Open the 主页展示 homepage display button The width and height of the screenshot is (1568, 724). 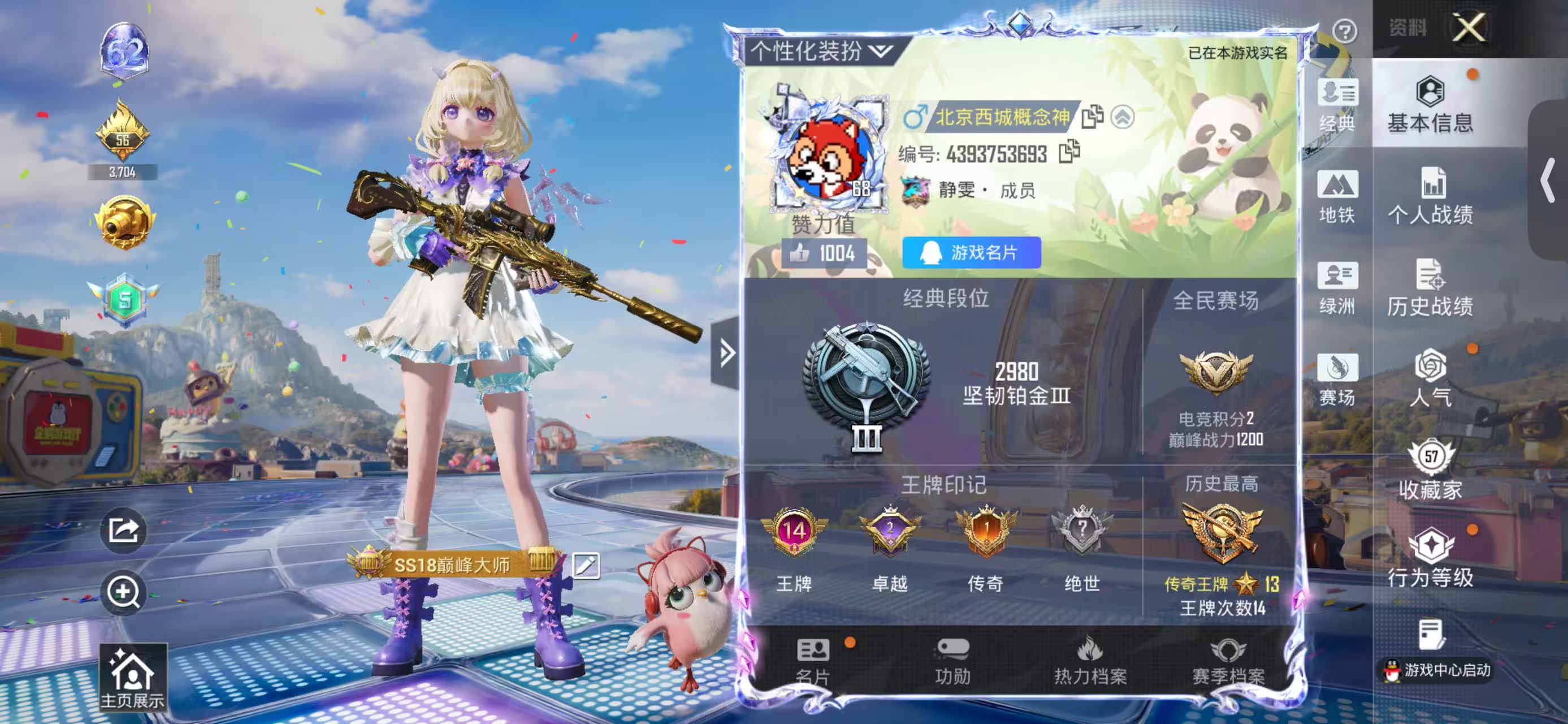[x=132, y=678]
